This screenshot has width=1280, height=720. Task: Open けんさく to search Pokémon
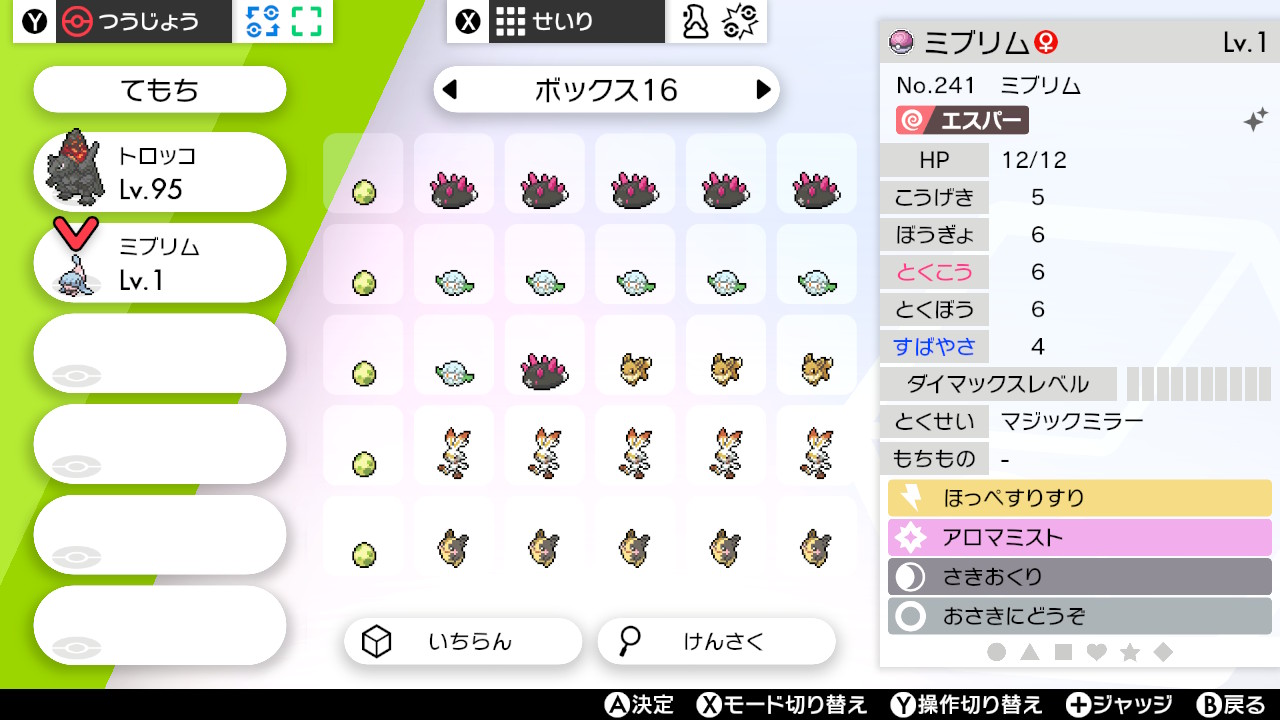point(716,641)
